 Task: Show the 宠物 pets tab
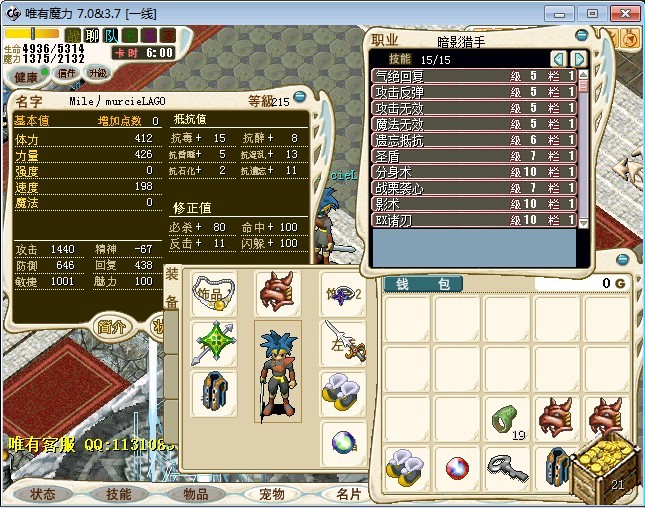(271, 494)
